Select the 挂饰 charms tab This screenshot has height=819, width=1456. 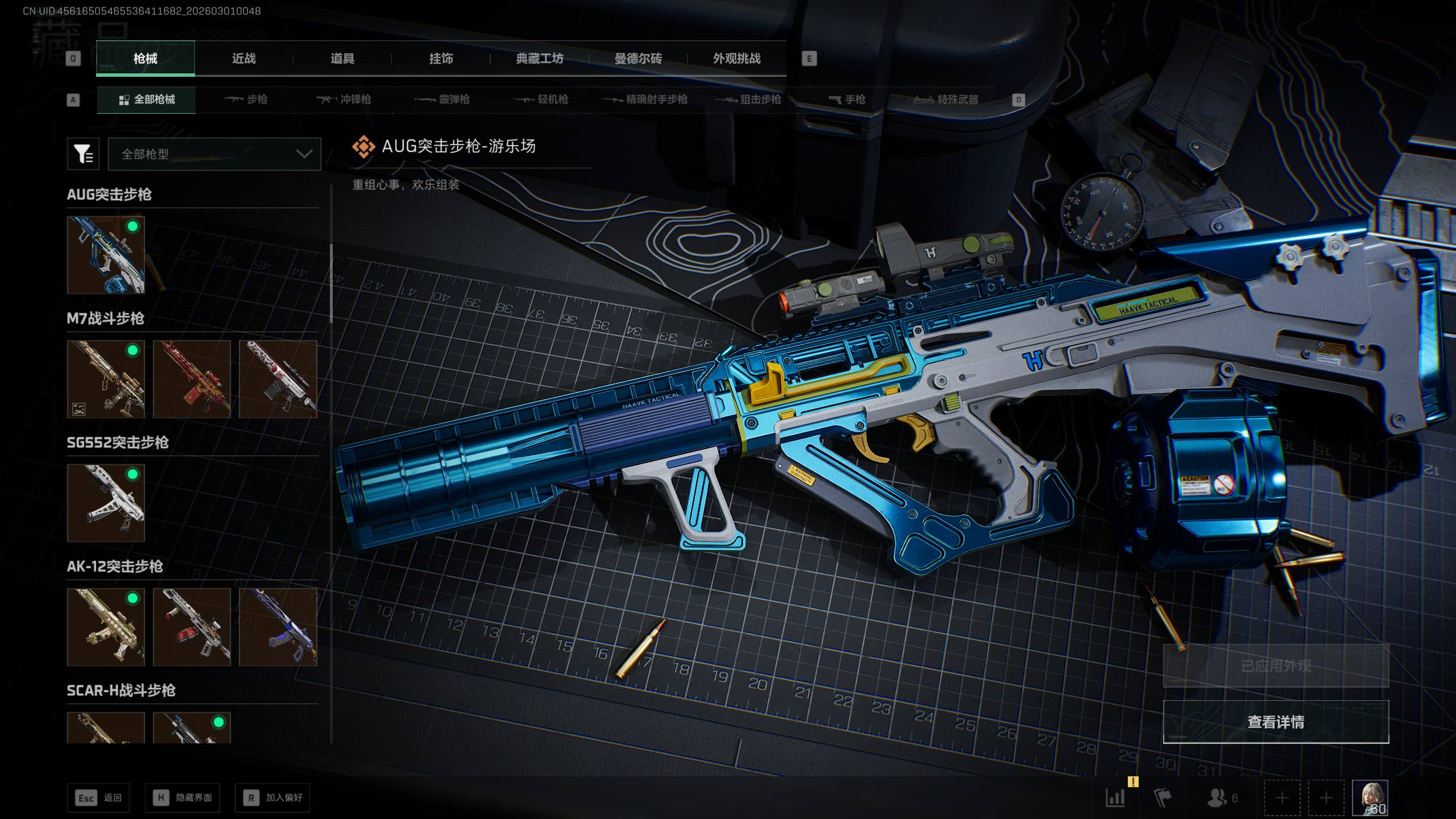click(x=441, y=59)
